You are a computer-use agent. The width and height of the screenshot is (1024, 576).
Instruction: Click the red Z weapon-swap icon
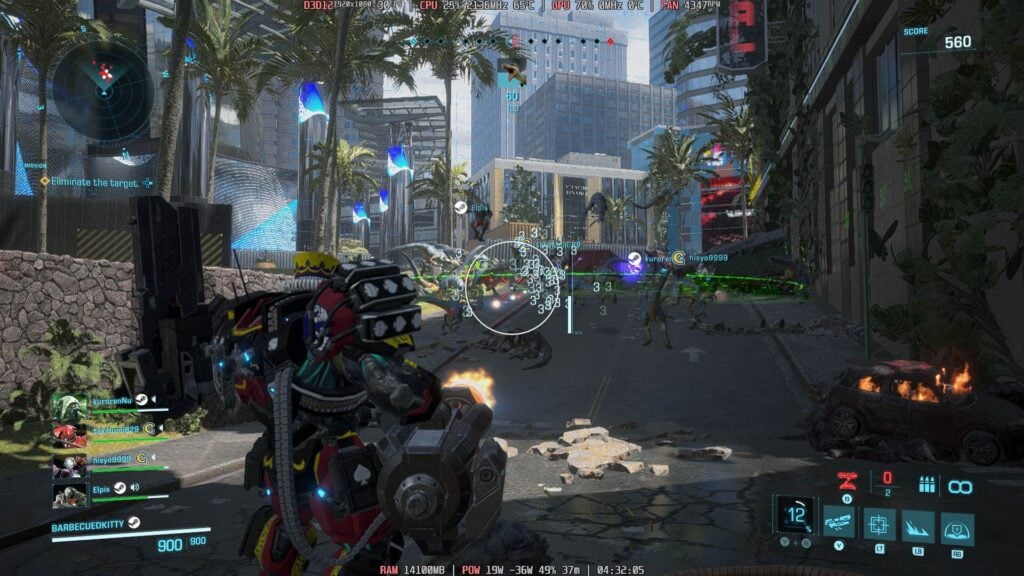[846, 480]
